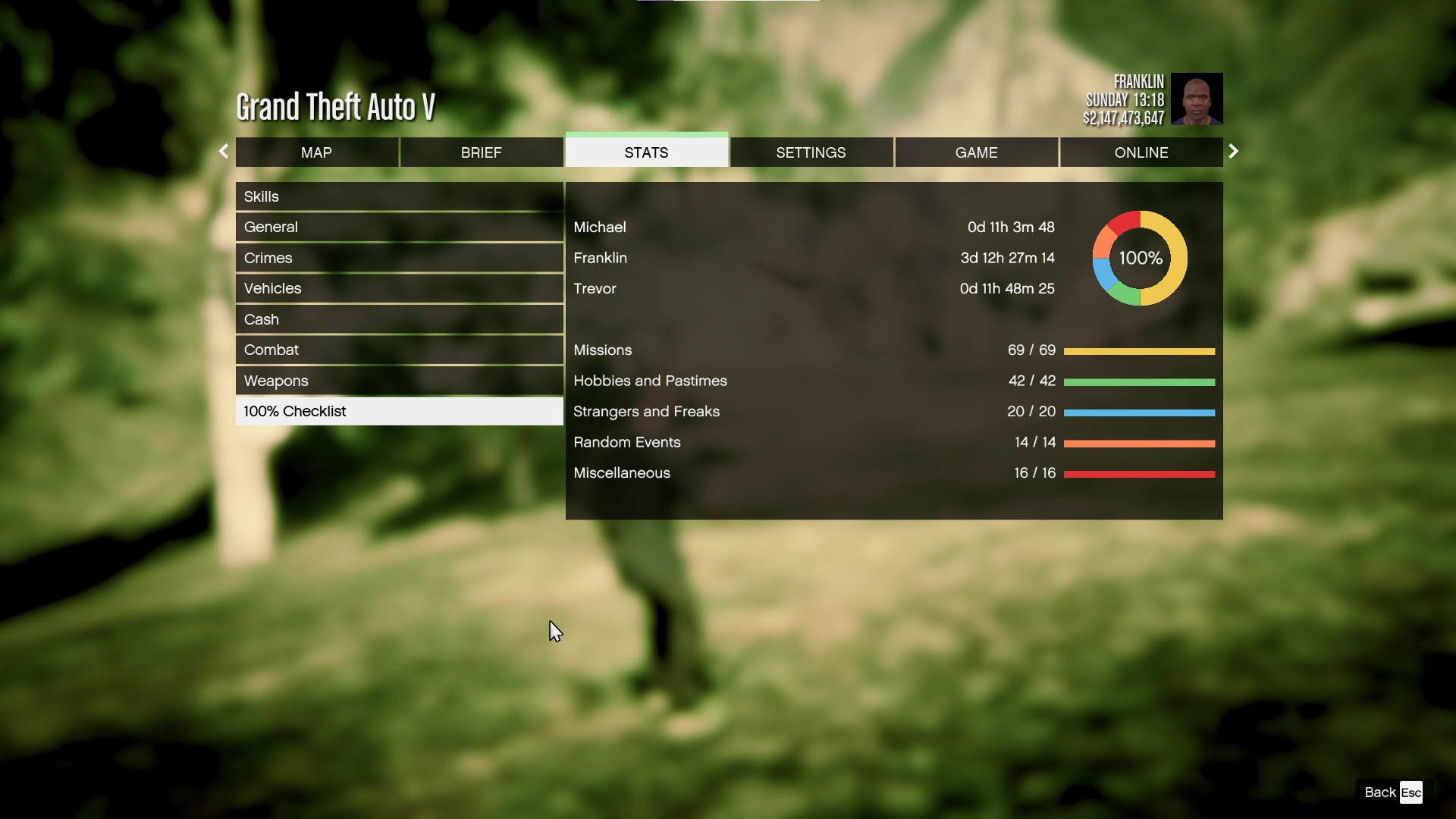The height and width of the screenshot is (819, 1456).
Task: Click the left navigation arrow beside MAP
Action: click(224, 151)
